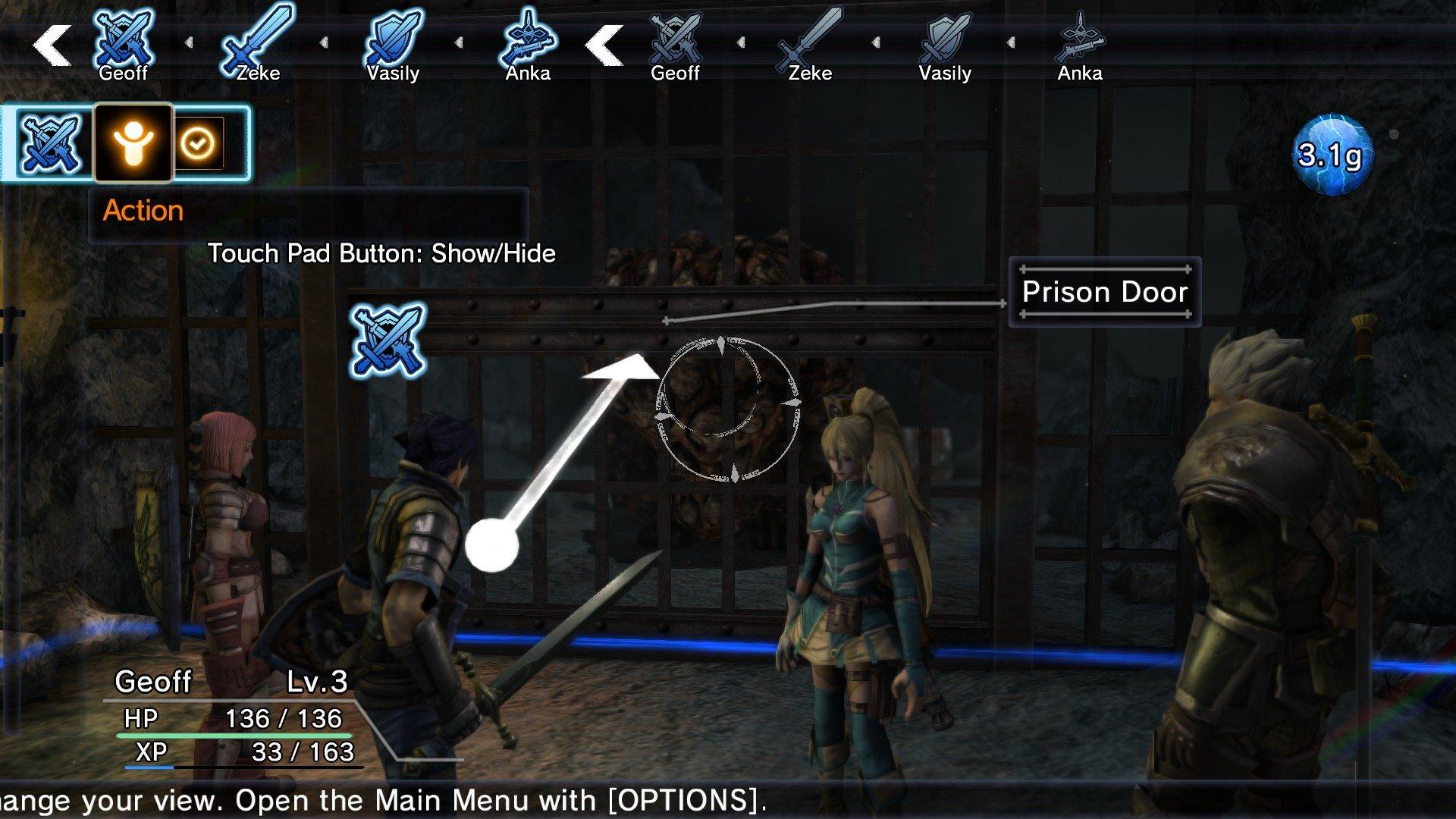Open the Action command icon

click(133, 144)
